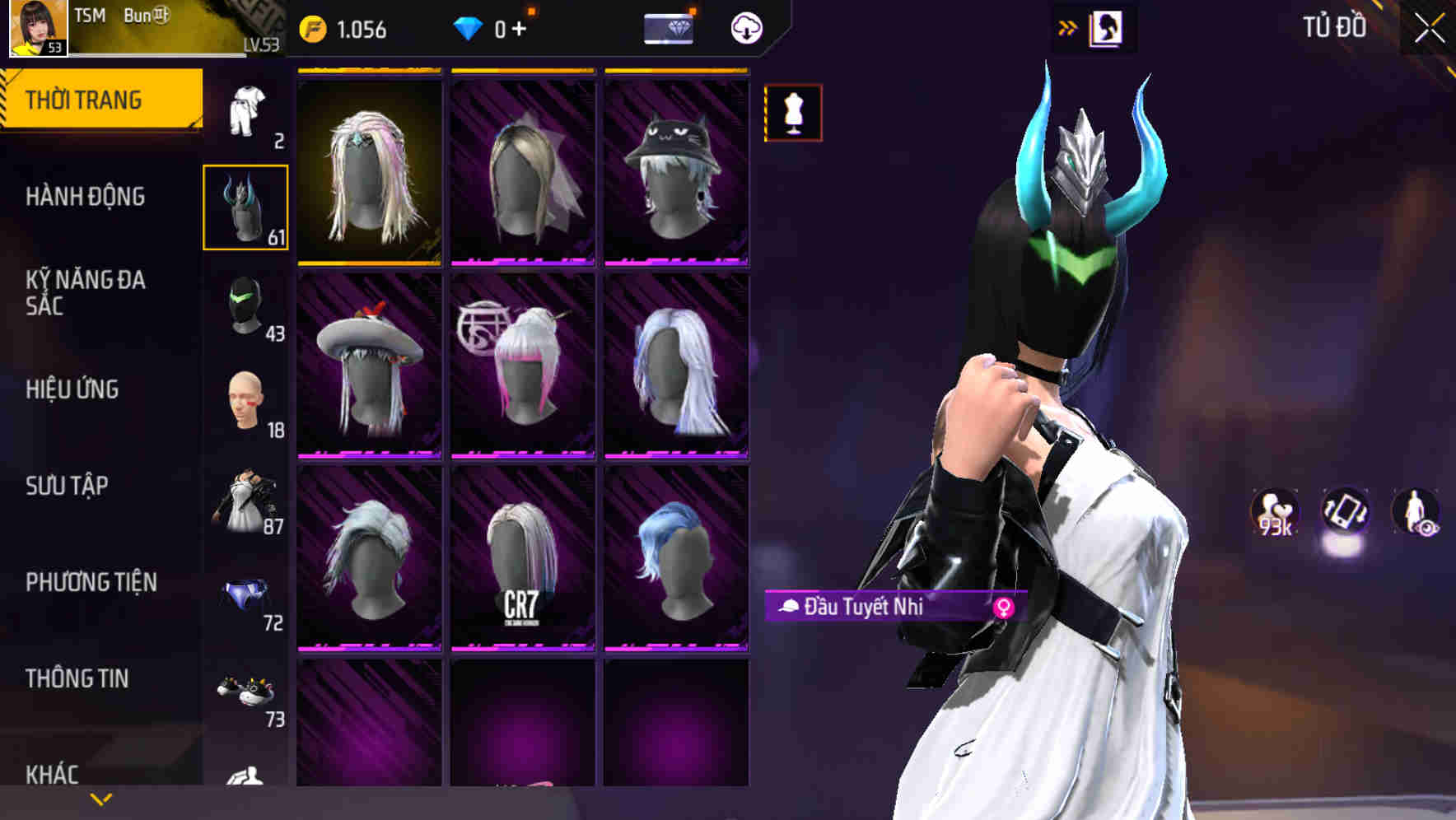Open the HÀNH ĐỘNG section
Image resolution: width=1456 pixels, height=820 pixels.
point(85,198)
